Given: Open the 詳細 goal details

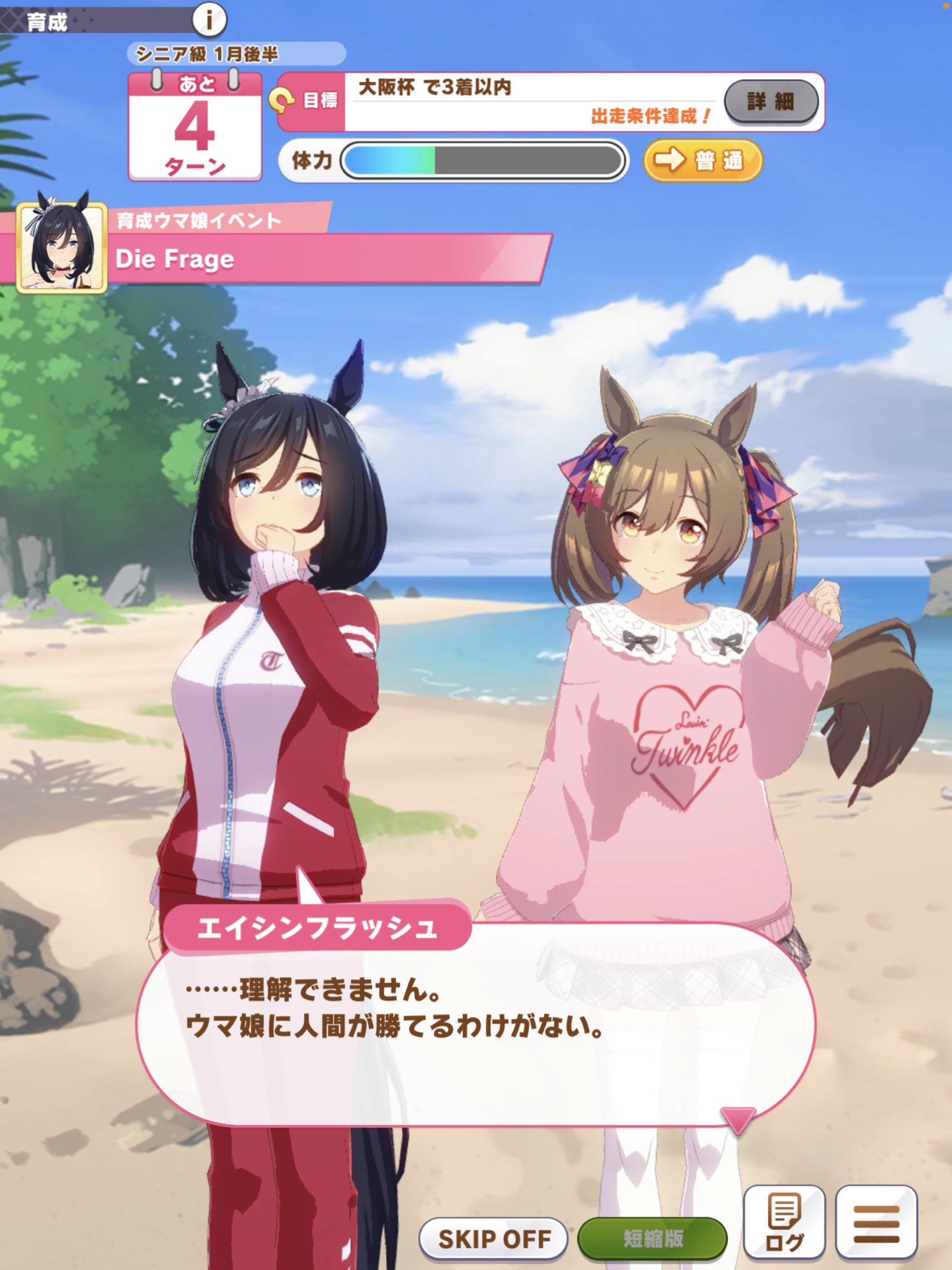Looking at the screenshot, I should pyautogui.click(x=771, y=101).
